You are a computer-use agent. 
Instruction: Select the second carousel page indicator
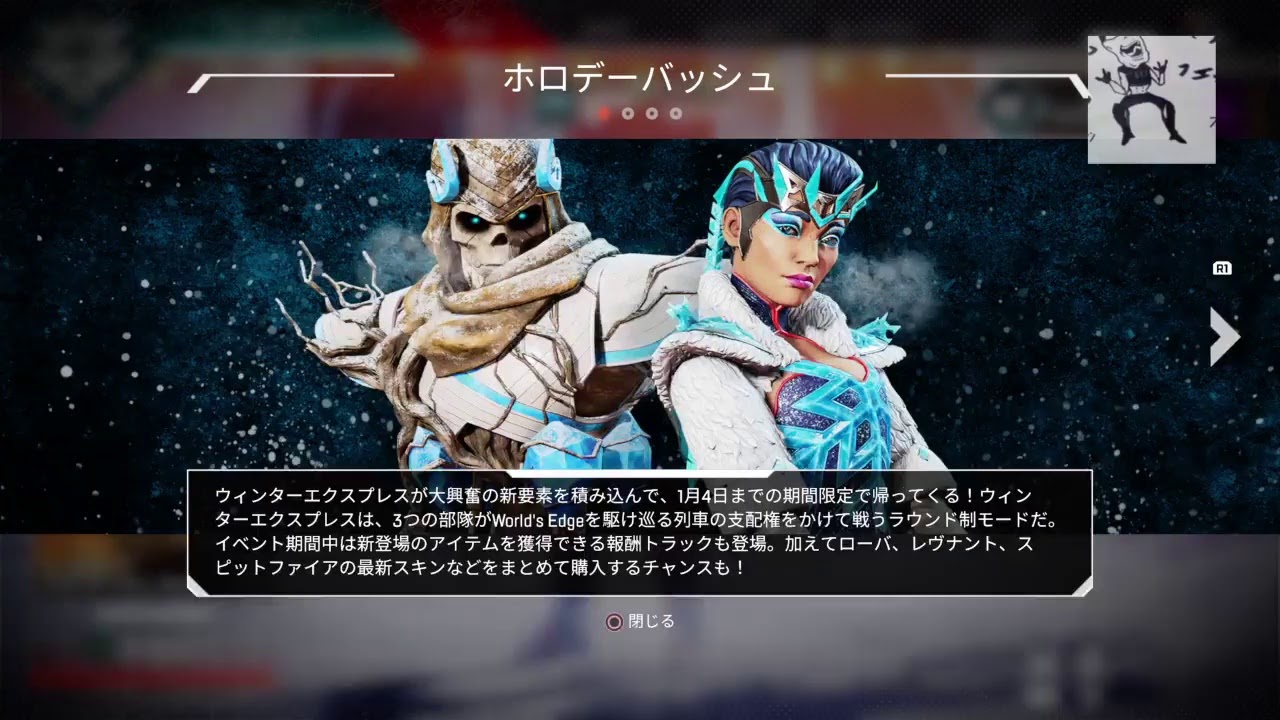(629, 114)
